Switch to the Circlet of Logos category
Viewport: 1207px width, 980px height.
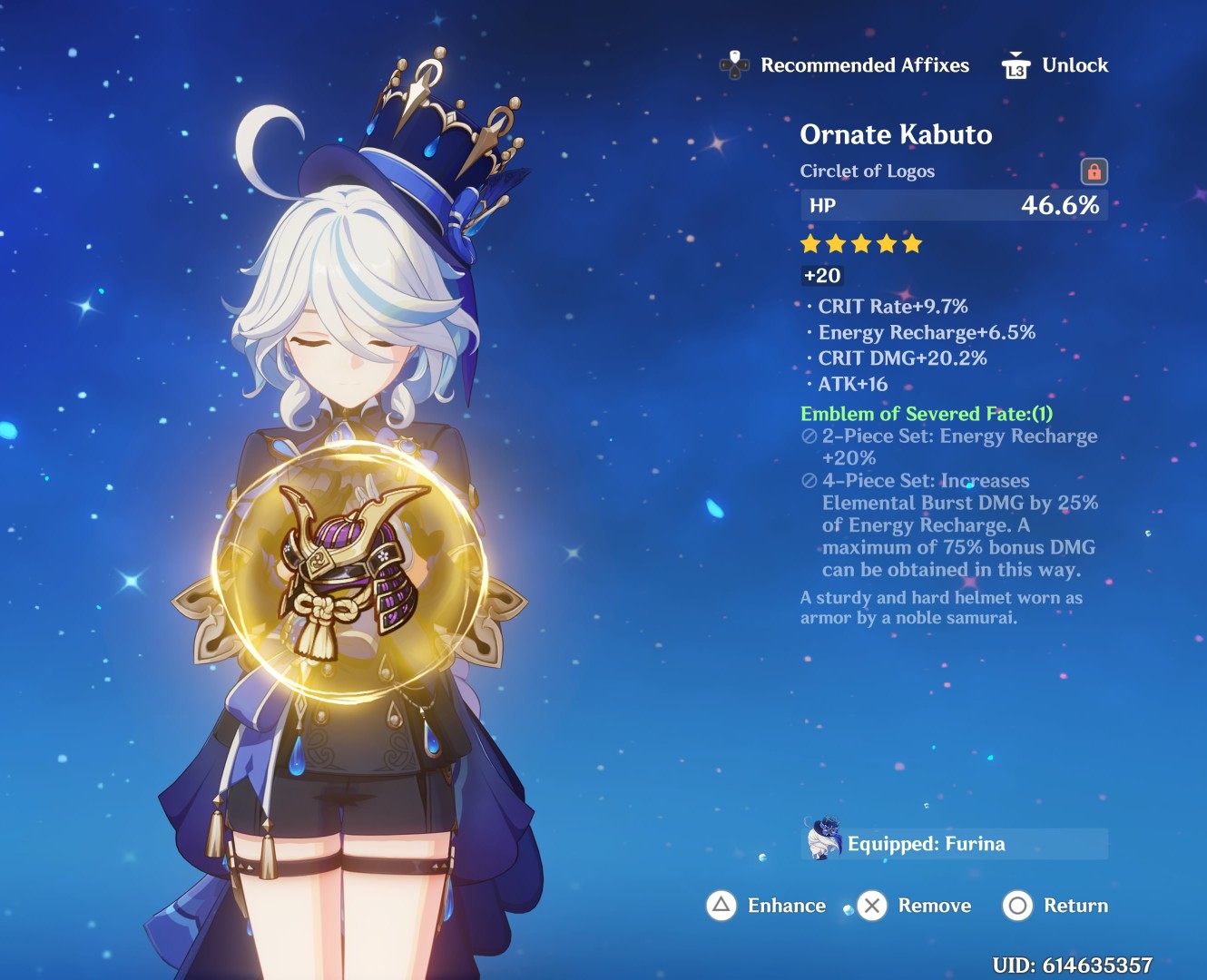tap(868, 171)
